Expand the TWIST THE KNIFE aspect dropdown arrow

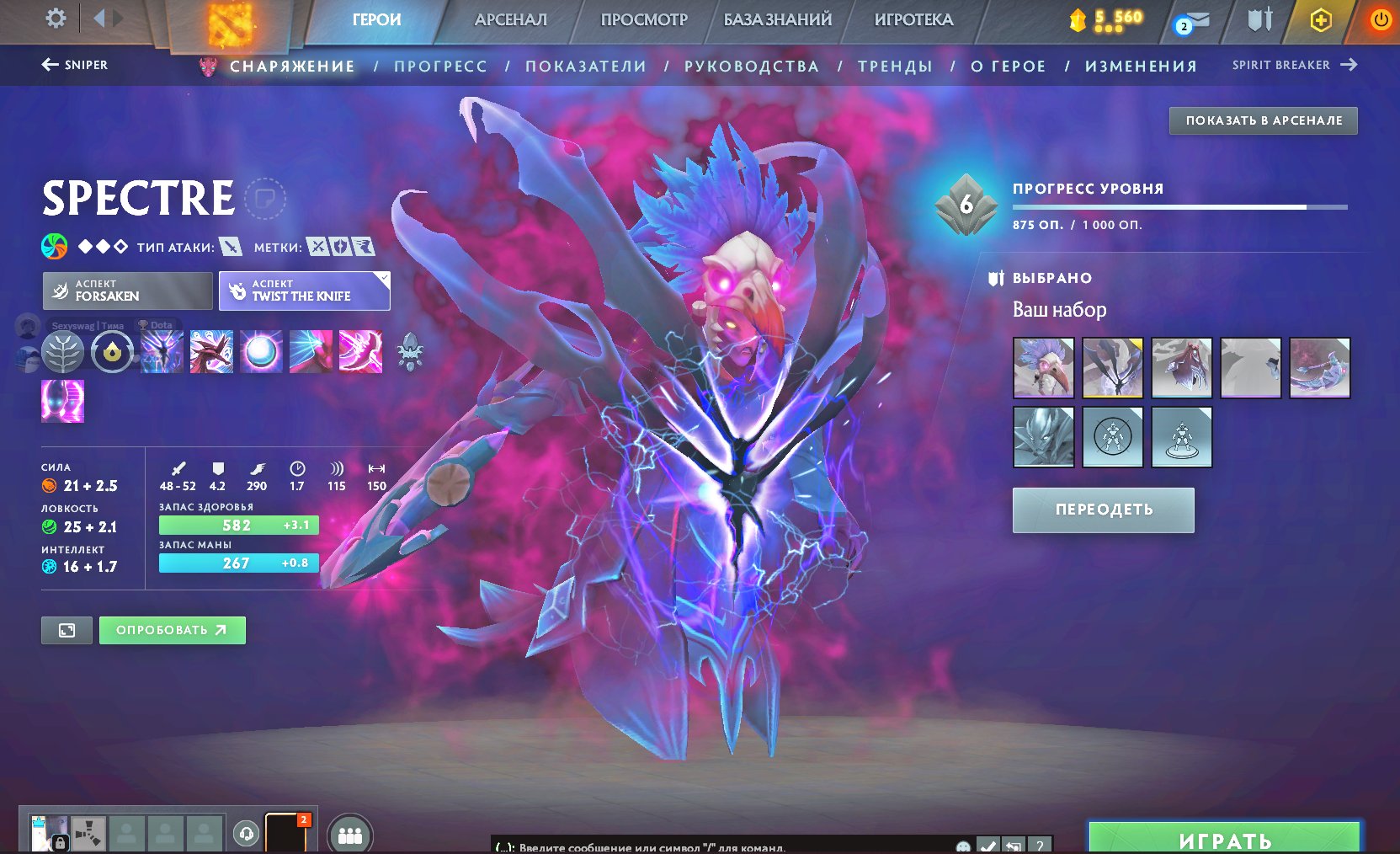coord(384,275)
